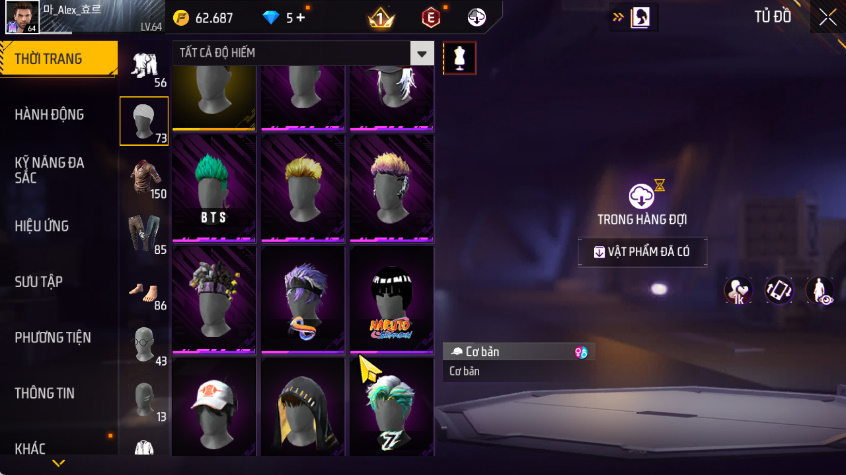
Task: Select the pants subcategory icon
Action: (x=143, y=232)
